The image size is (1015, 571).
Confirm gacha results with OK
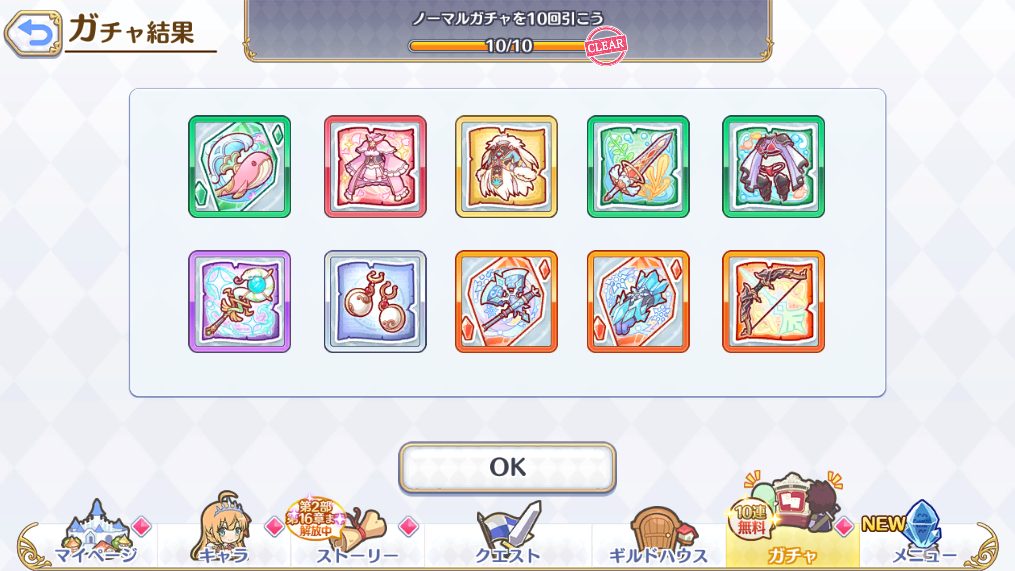[507, 467]
